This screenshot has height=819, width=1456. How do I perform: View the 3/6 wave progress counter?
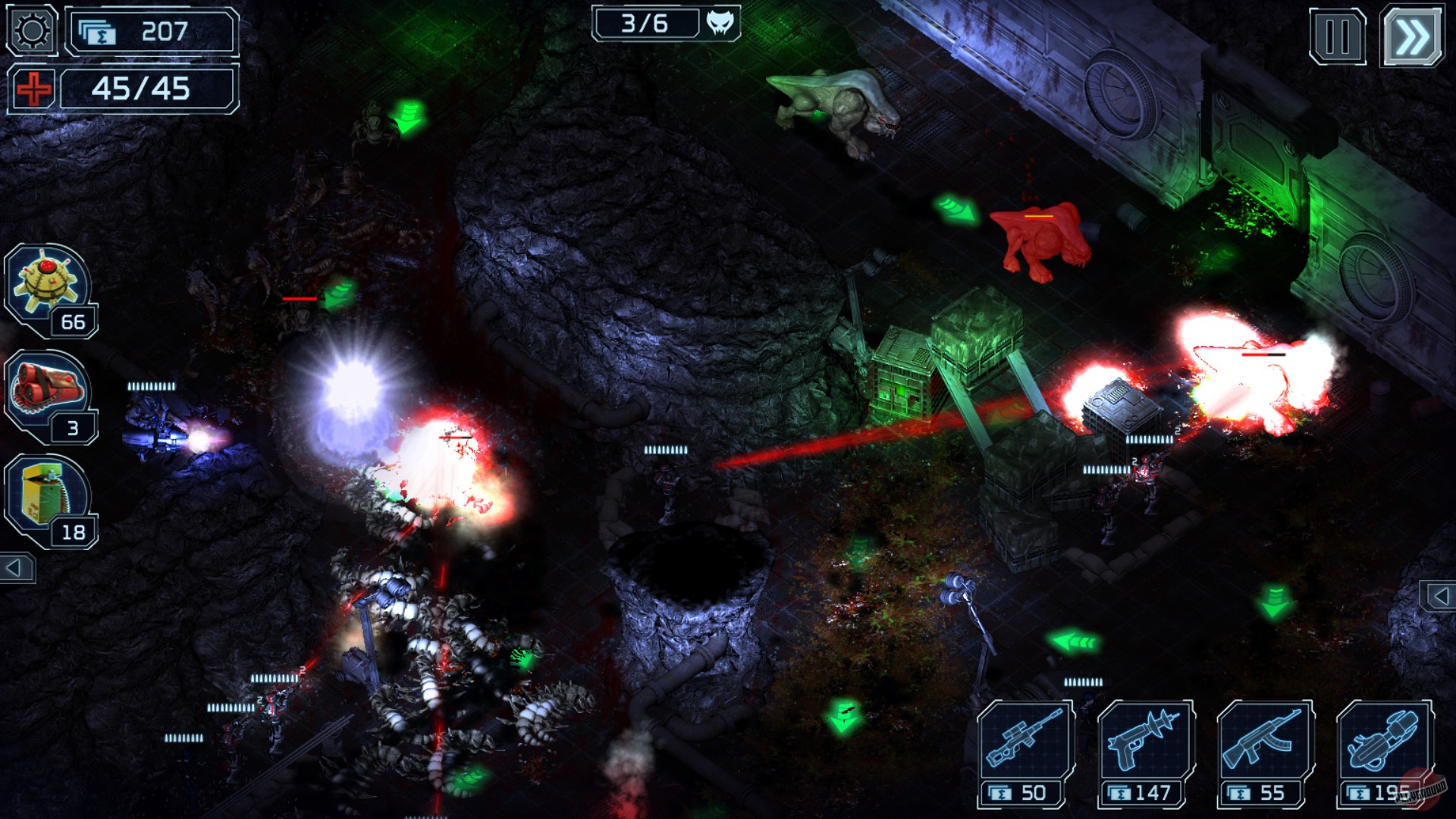coord(652,23)
